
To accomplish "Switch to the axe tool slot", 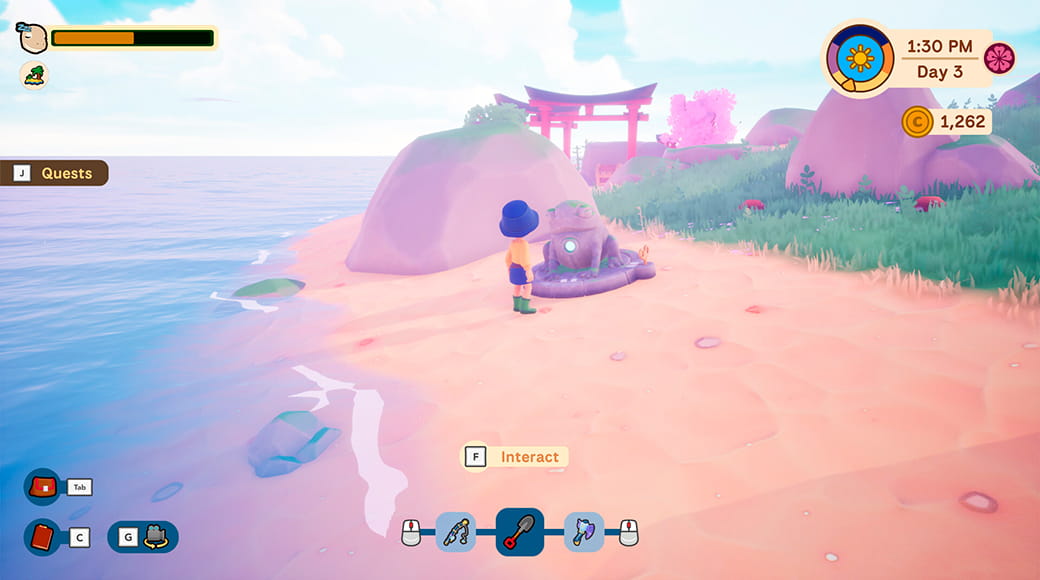I will tap(584, 532).
